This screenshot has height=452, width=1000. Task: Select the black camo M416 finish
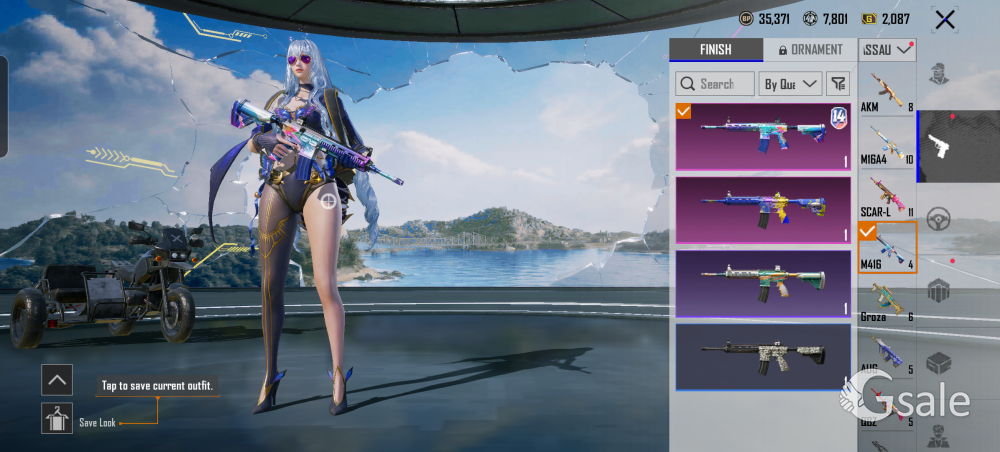pyautogui.click(x=763, y=356)
